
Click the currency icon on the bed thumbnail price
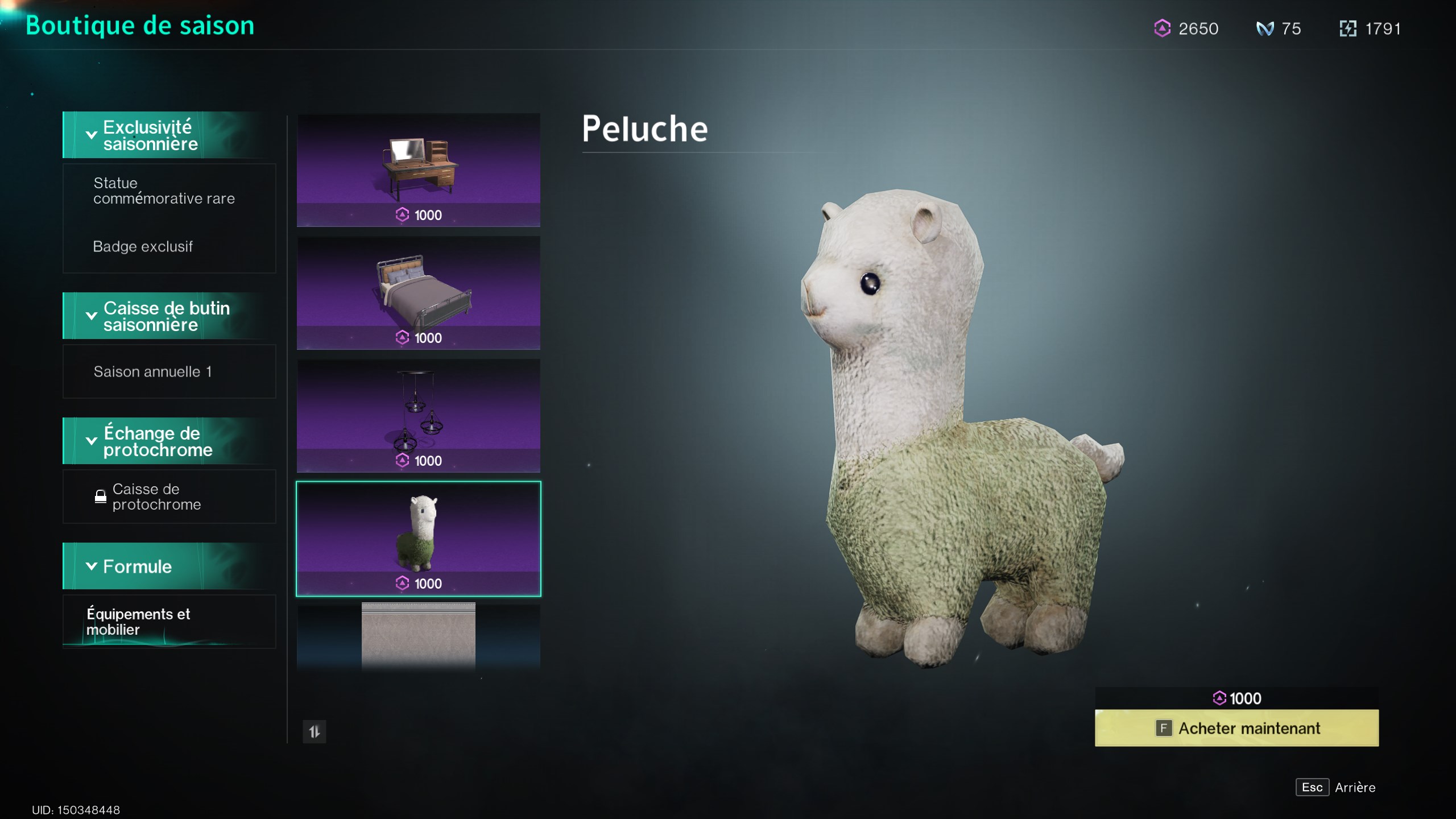pyautogui.click(x=402, y=338)
